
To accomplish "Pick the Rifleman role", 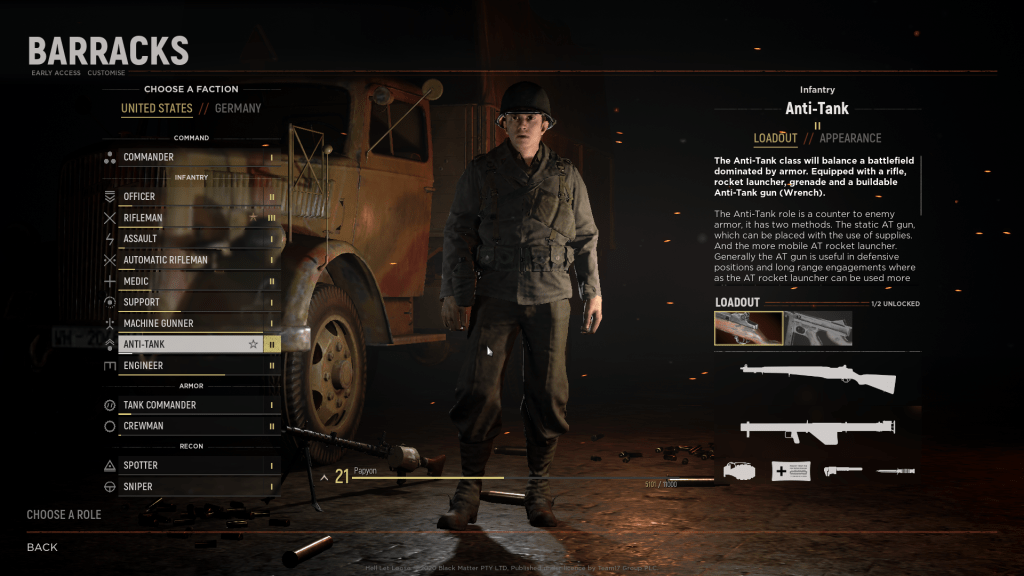I will (190, 218).
